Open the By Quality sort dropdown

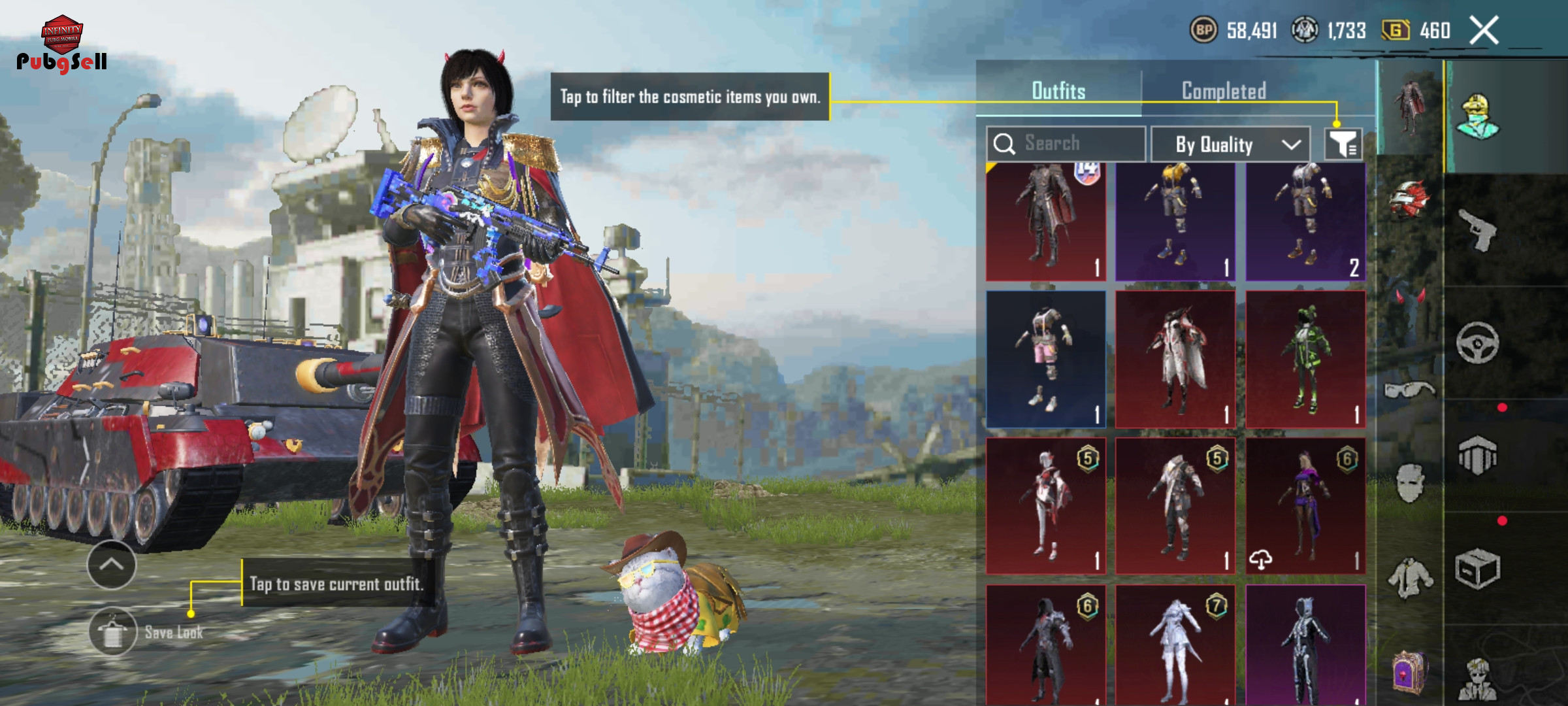[x=1230, y=144]
